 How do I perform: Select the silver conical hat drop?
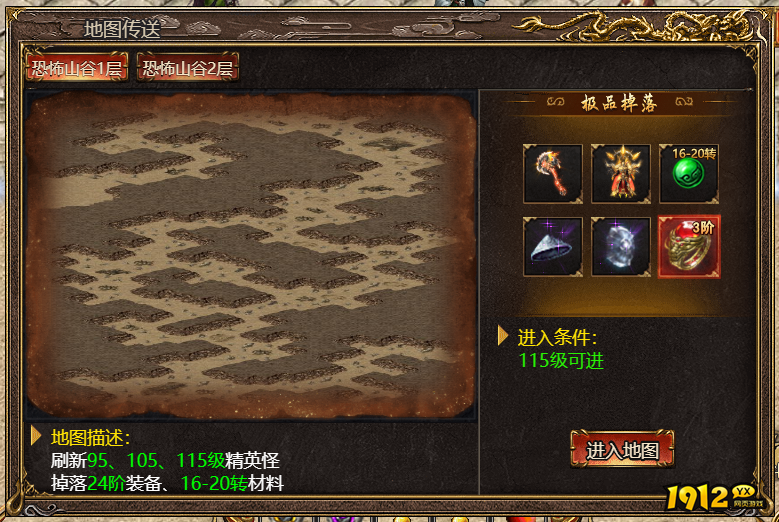coord(553,246)
